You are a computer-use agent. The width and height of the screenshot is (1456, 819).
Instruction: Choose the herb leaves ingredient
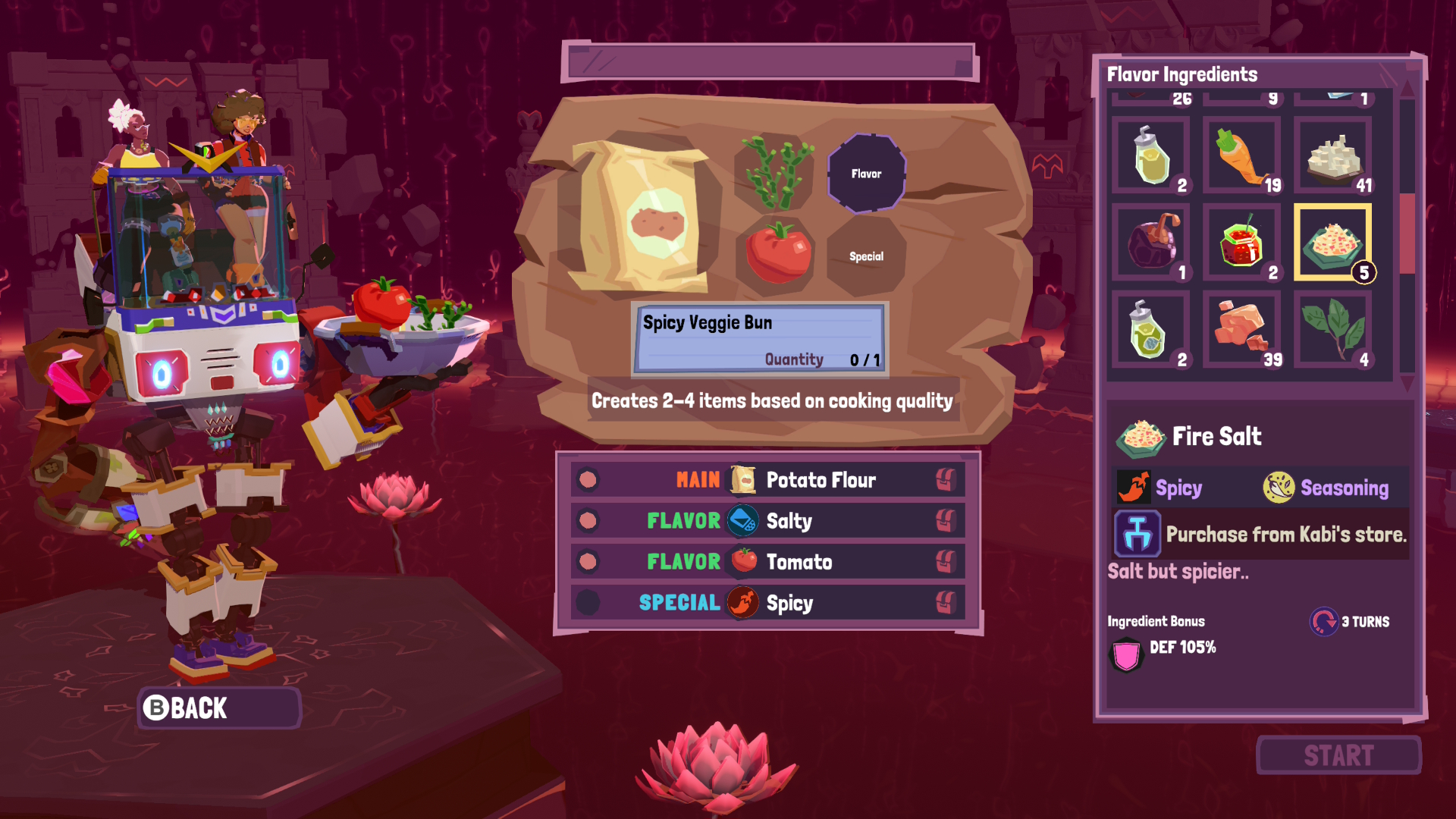pos(1333,330)
